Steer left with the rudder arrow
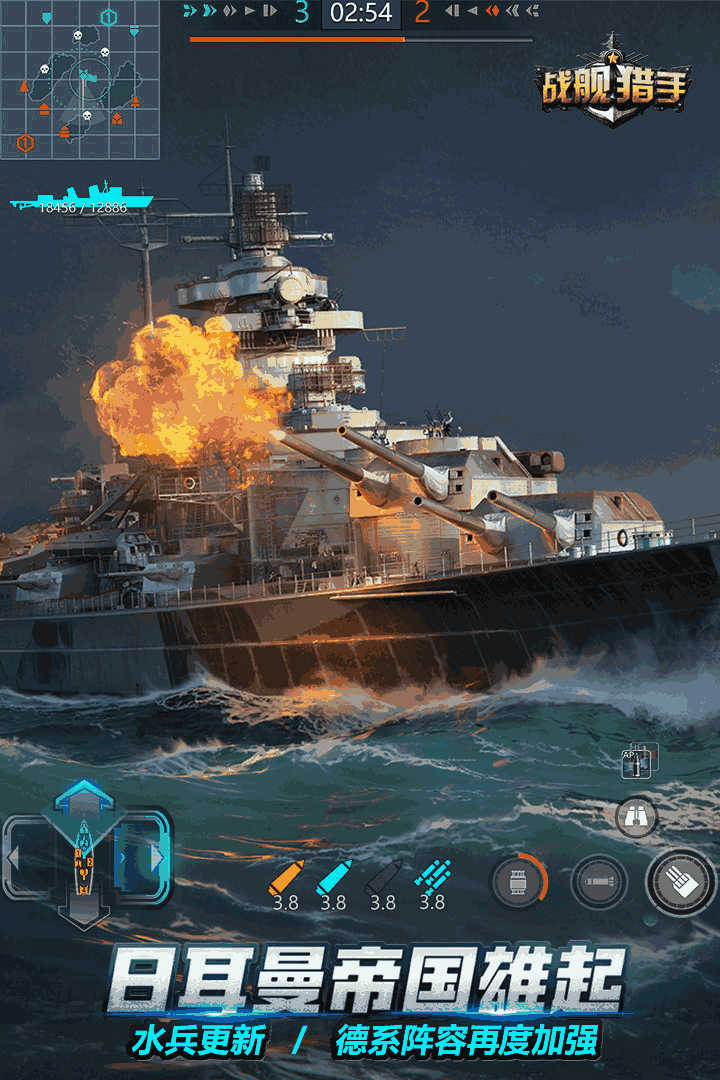This screenshot has width=720, height=1080. pos(14,857)
